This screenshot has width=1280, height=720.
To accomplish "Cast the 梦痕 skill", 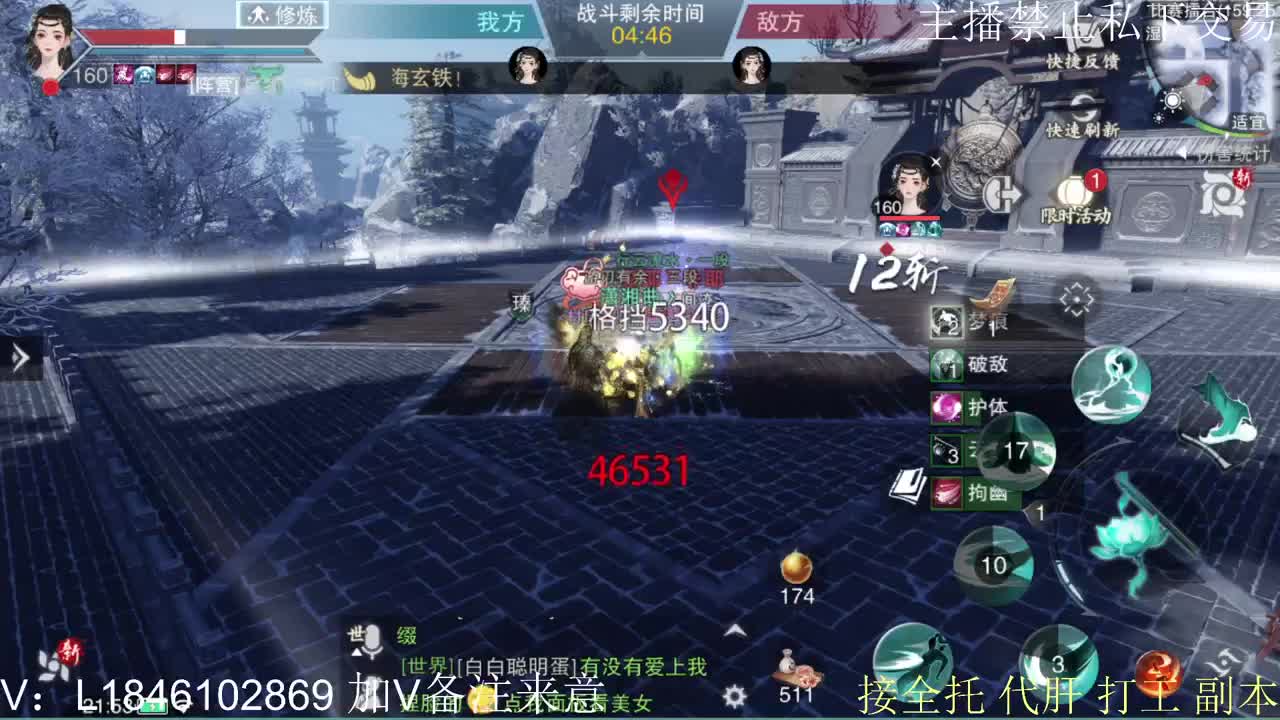I will coord(944,323).
